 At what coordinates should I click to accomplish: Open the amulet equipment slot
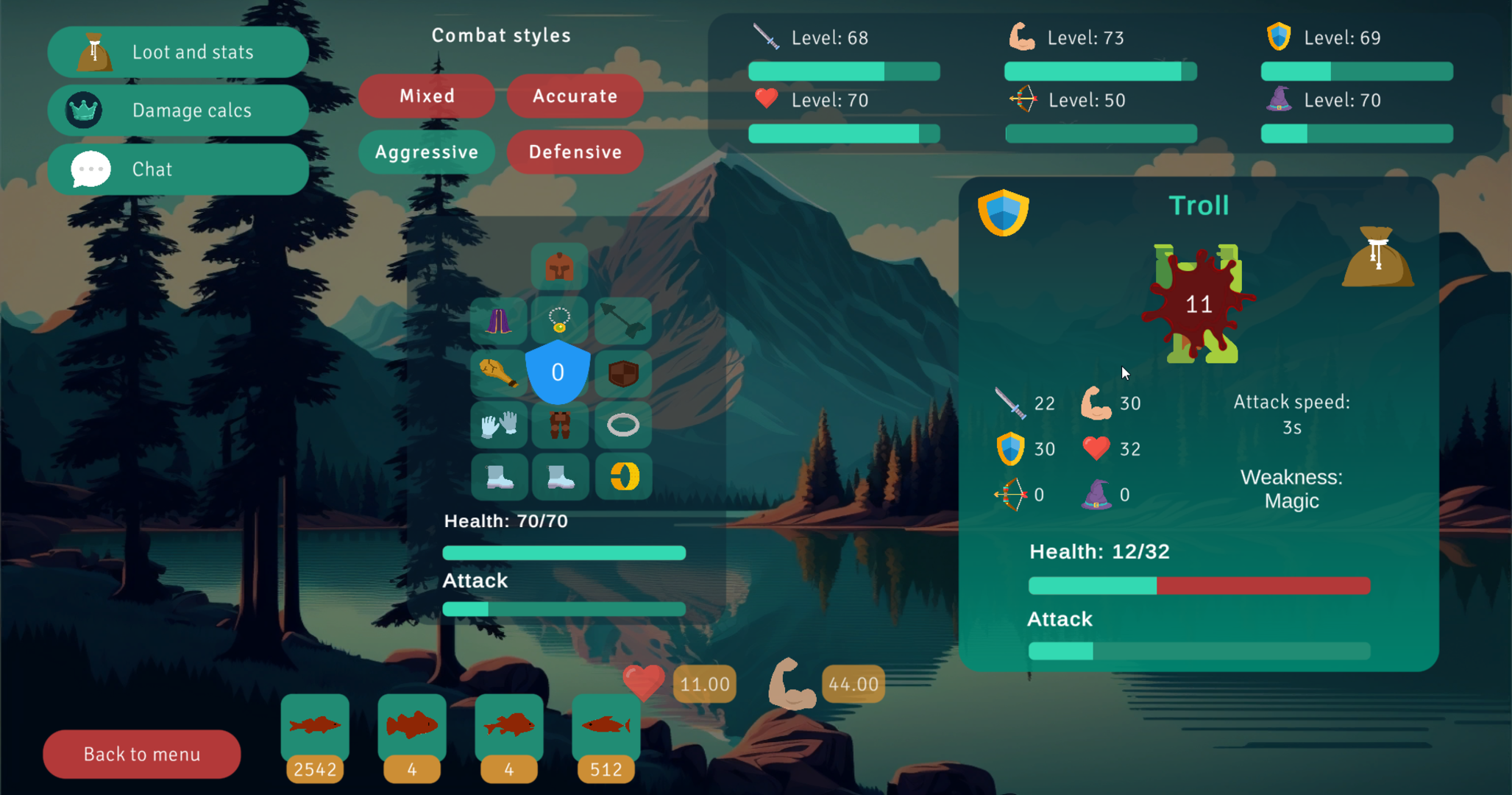pyautogui.click(x=559, y=319)
